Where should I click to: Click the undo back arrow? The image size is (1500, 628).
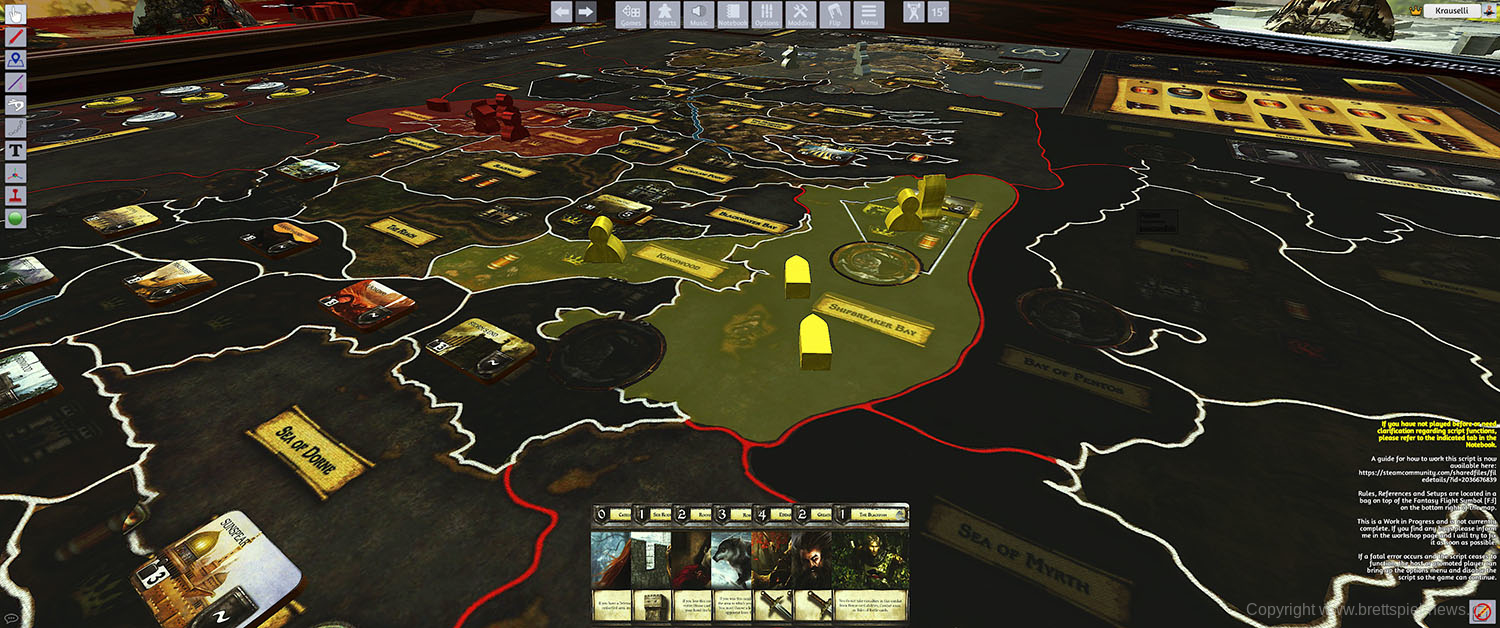point(562,12)
